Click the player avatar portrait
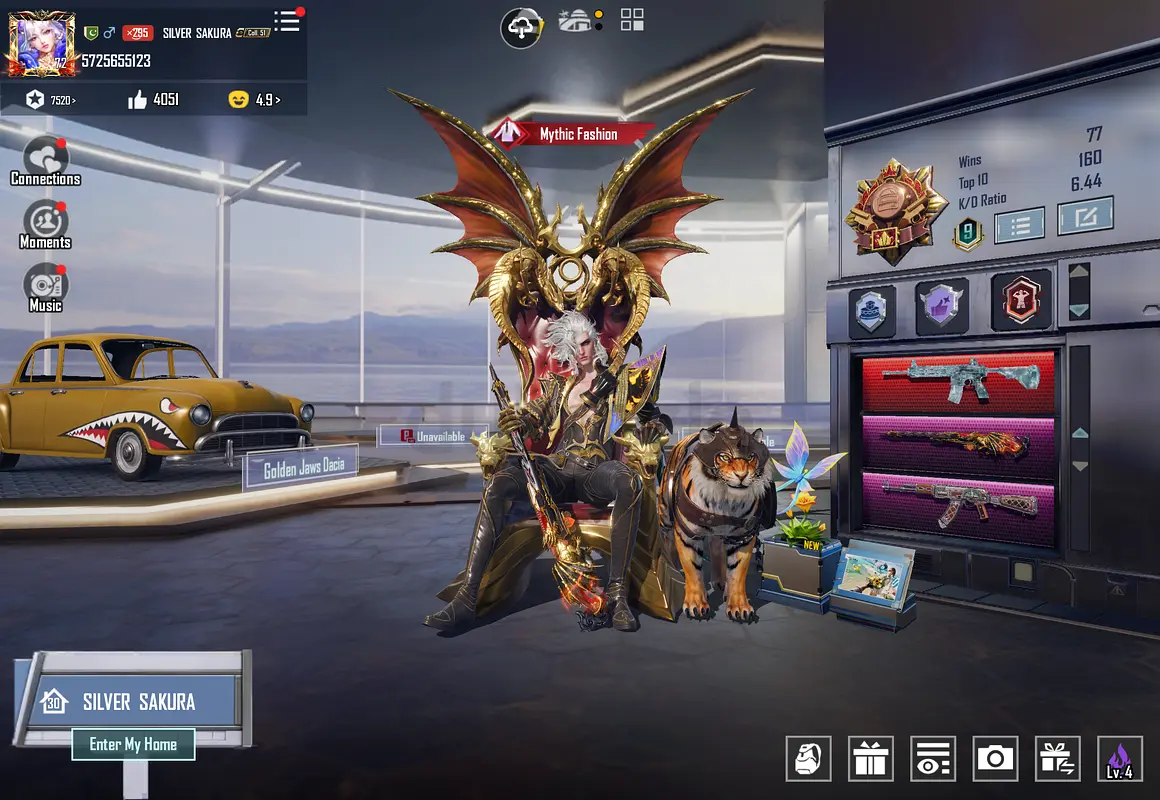This screenshot has width=1160, height=800. [41, 44]
